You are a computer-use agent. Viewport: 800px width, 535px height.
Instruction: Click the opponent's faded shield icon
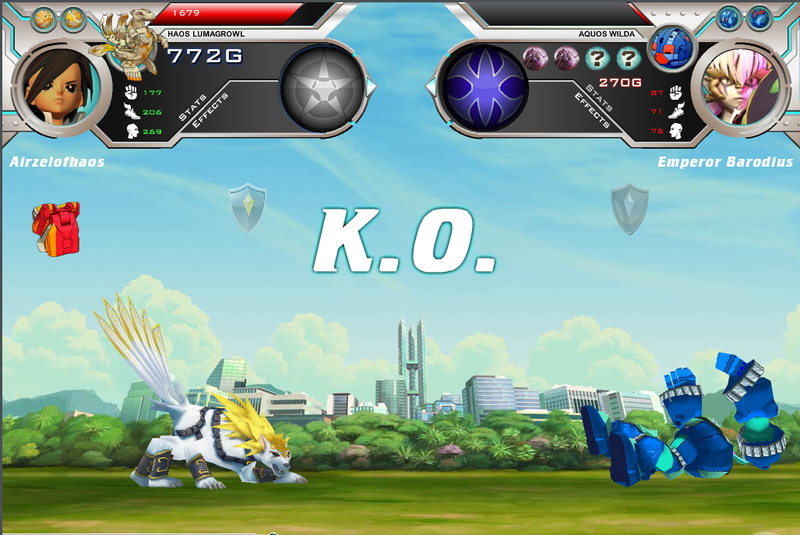point(629,208)
